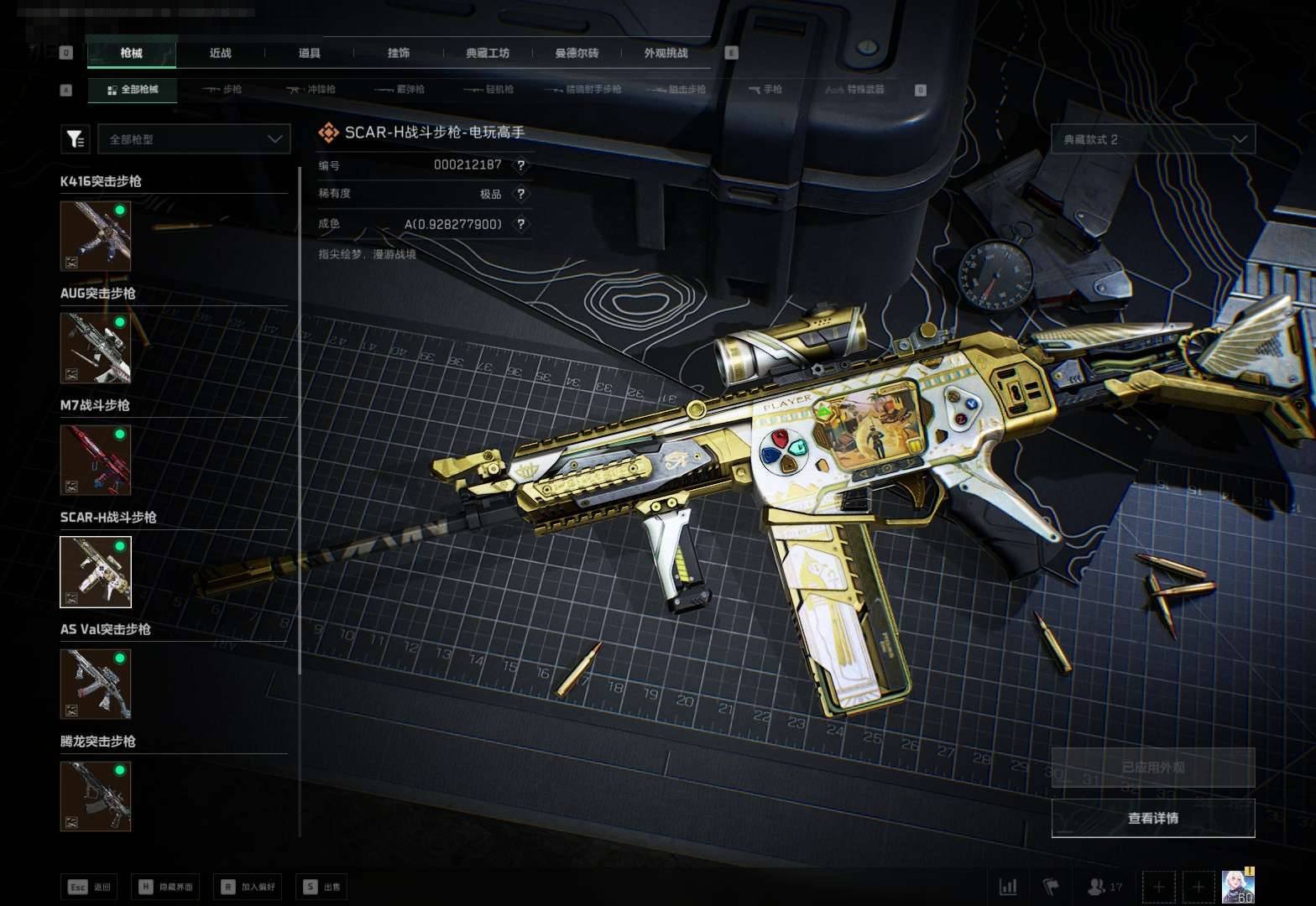
Task: Show only 手枪 pistols
Action: click(765, 89)
